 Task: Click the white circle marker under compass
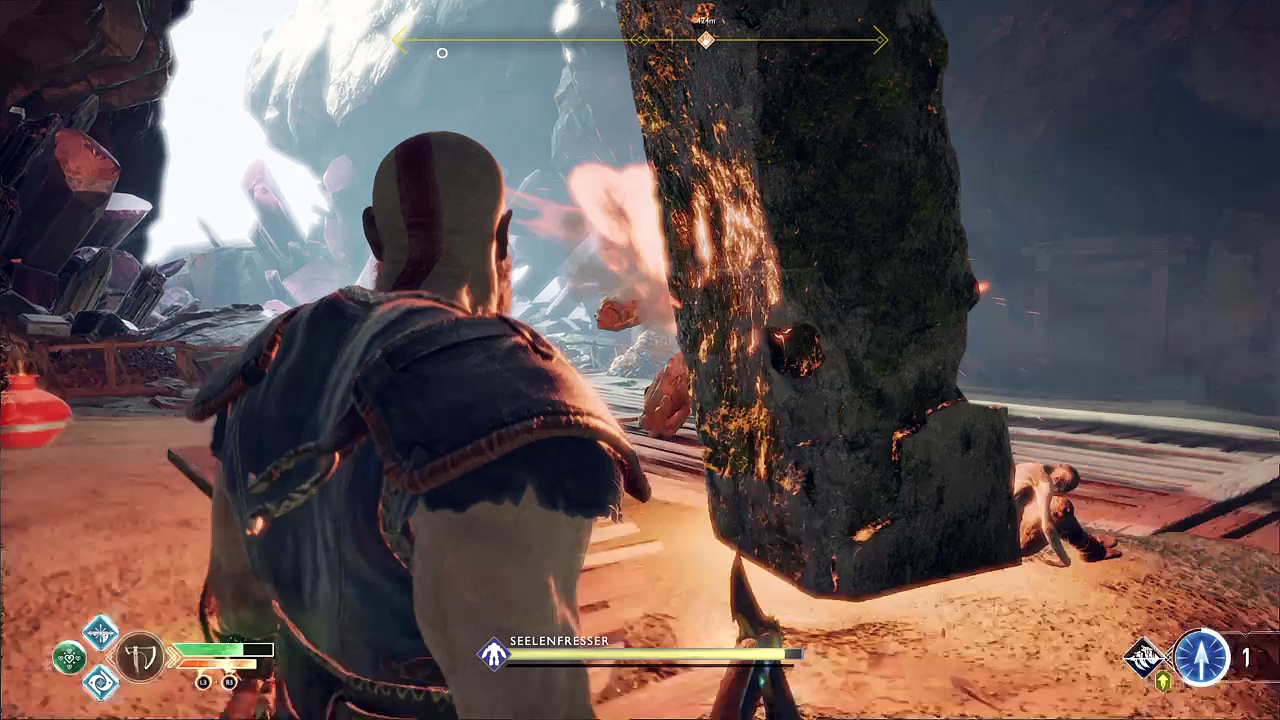tap(442, 53)
